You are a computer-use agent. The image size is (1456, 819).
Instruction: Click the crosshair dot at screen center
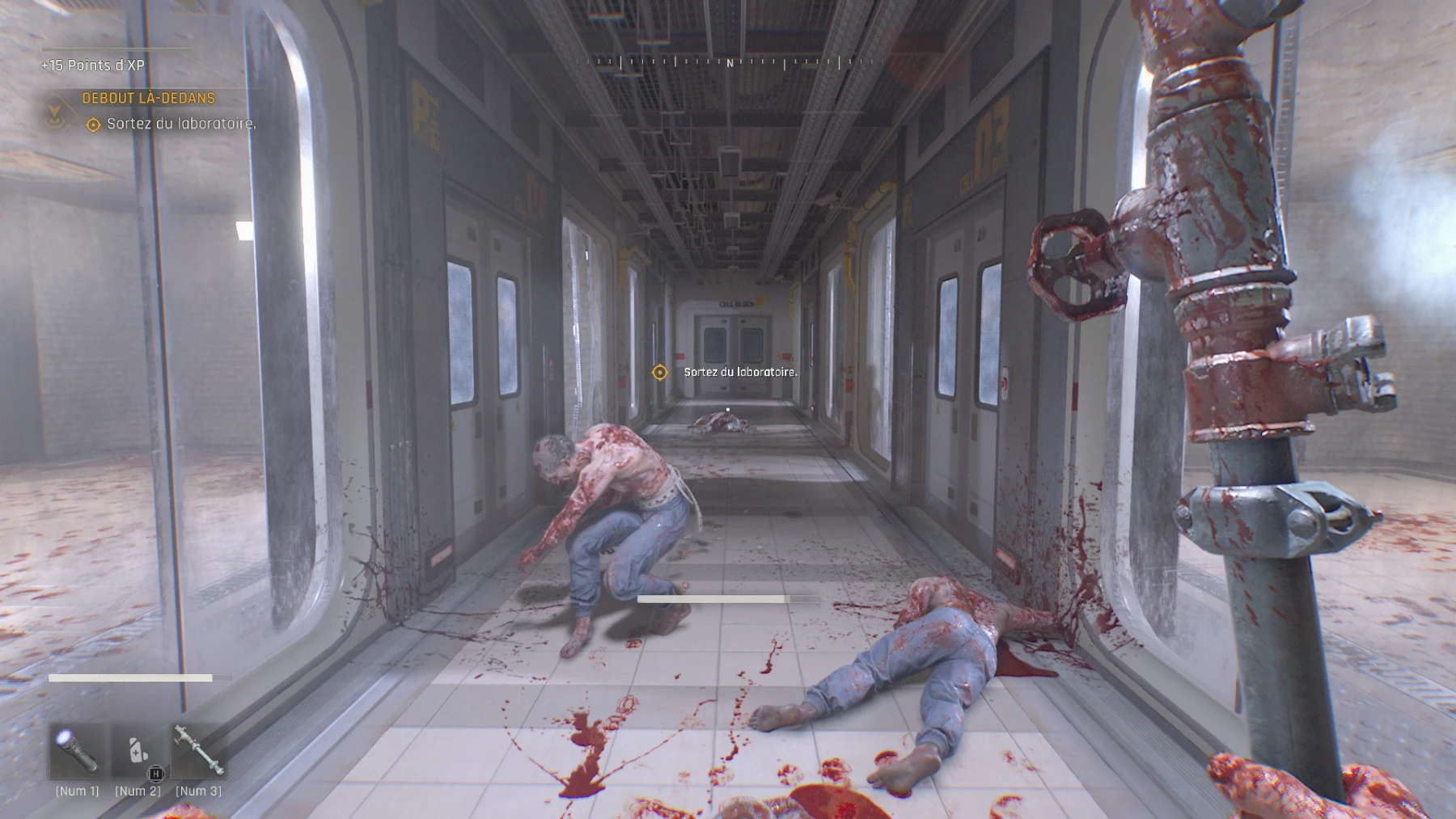click(728, 409)
